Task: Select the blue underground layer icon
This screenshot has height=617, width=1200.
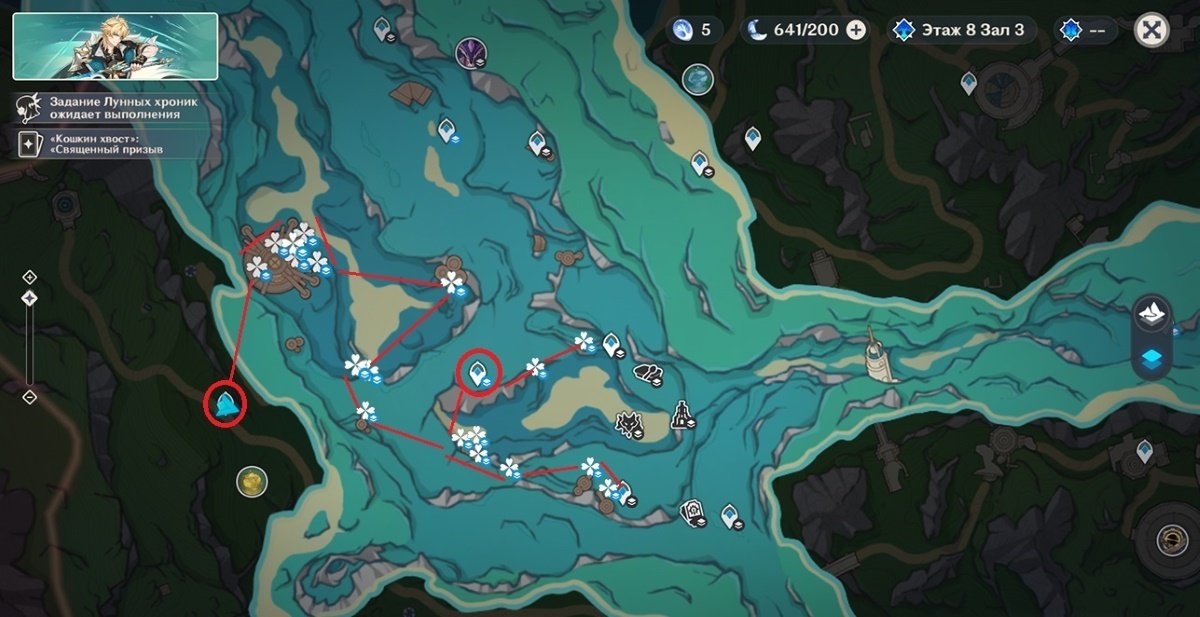Action: click(x=1151, y=360)
